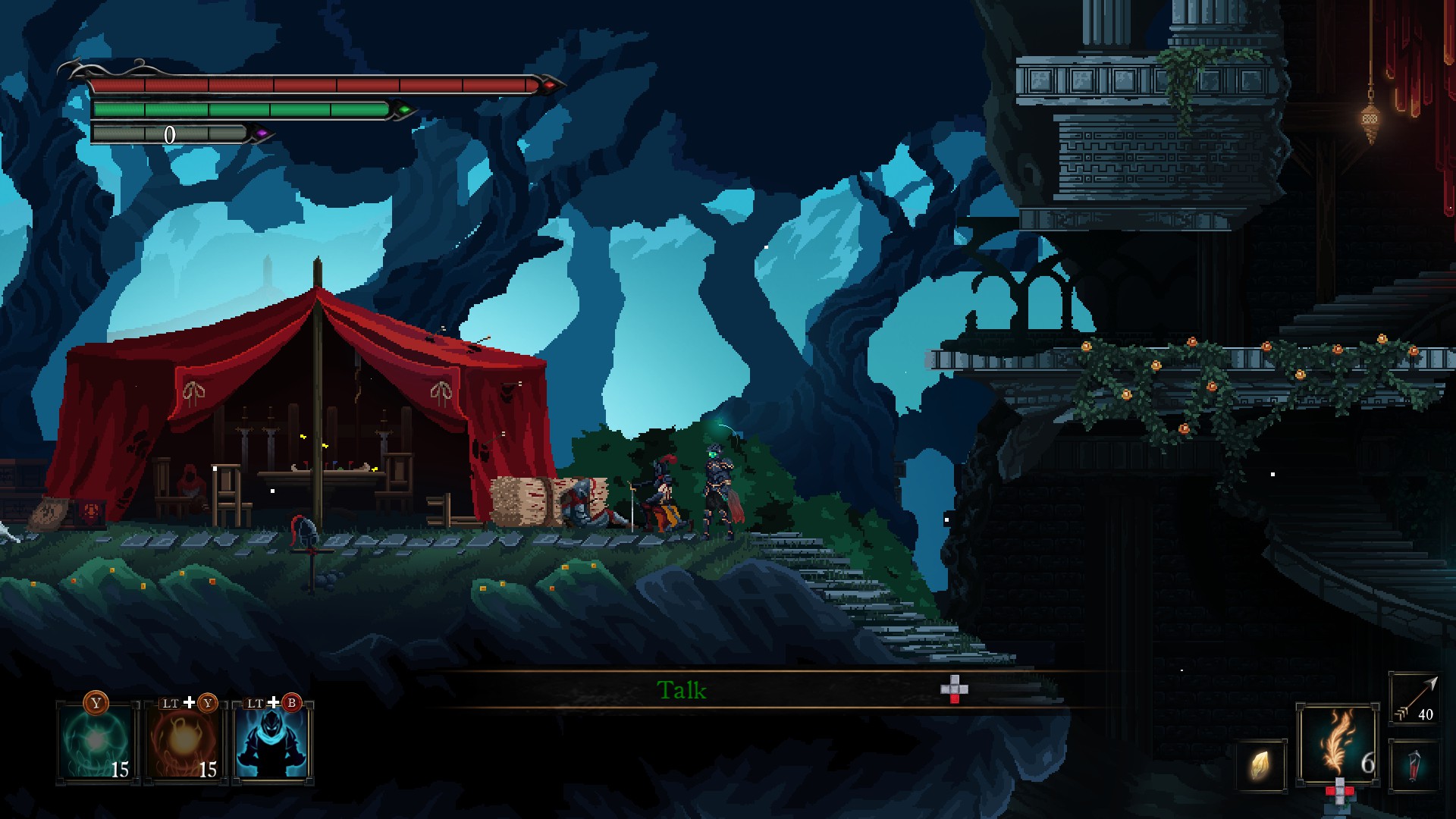Use the glowing phoenix feather item

click(1338, 745)
